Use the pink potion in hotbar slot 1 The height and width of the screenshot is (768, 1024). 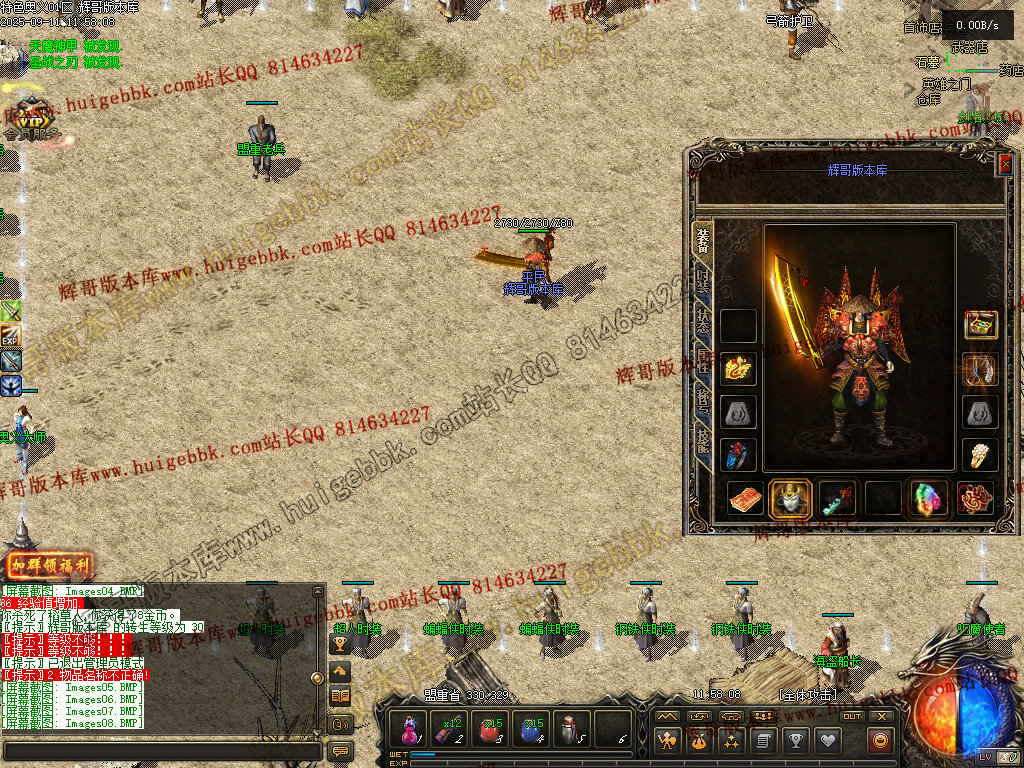pos(410,729)
